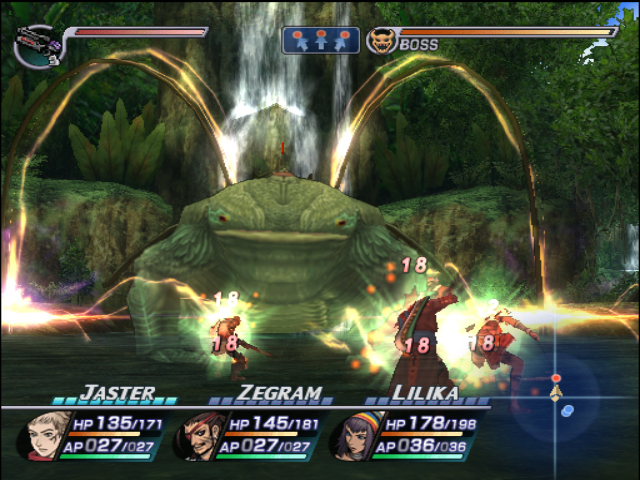Click the equipped weapon icon

(37, 45)
